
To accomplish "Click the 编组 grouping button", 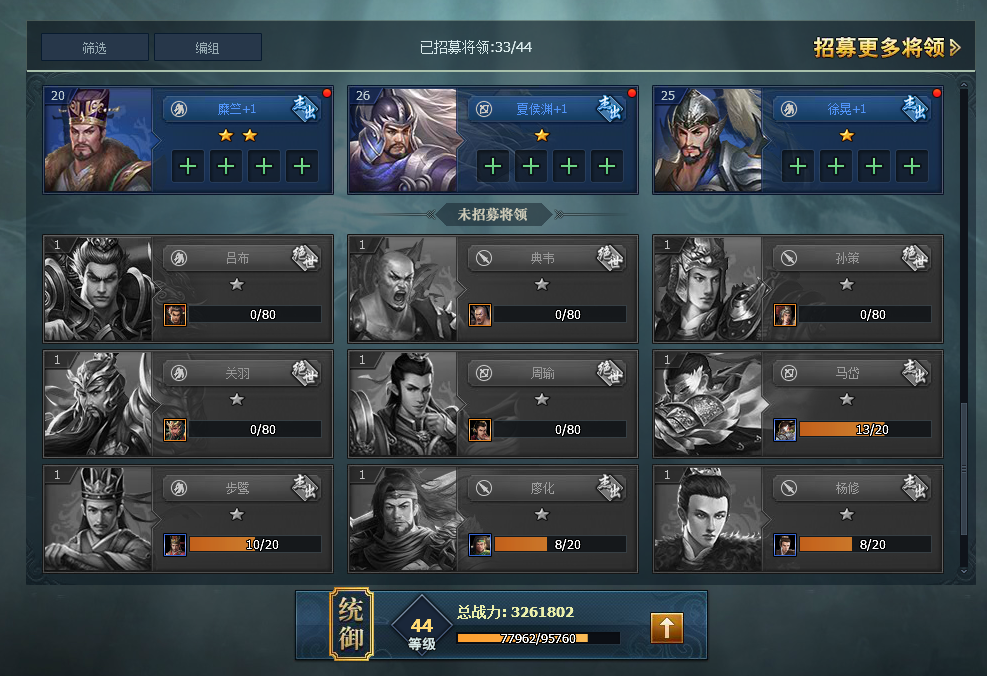I will coord(208,48).
